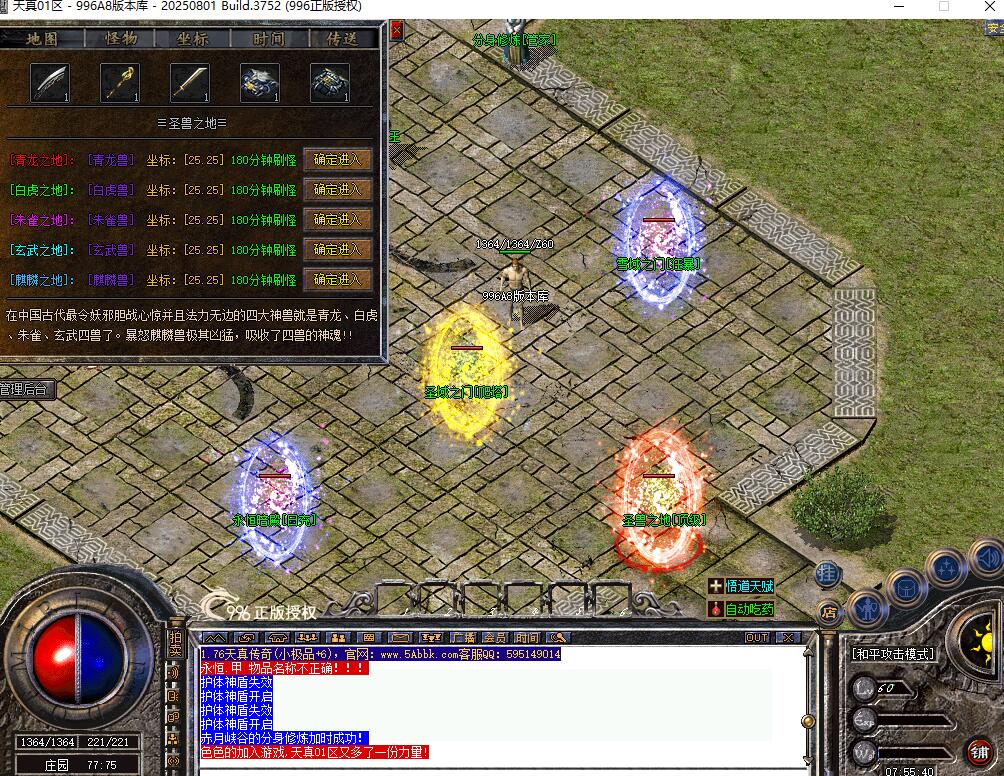
Task: Close the game window
Action: pos(985,6)
